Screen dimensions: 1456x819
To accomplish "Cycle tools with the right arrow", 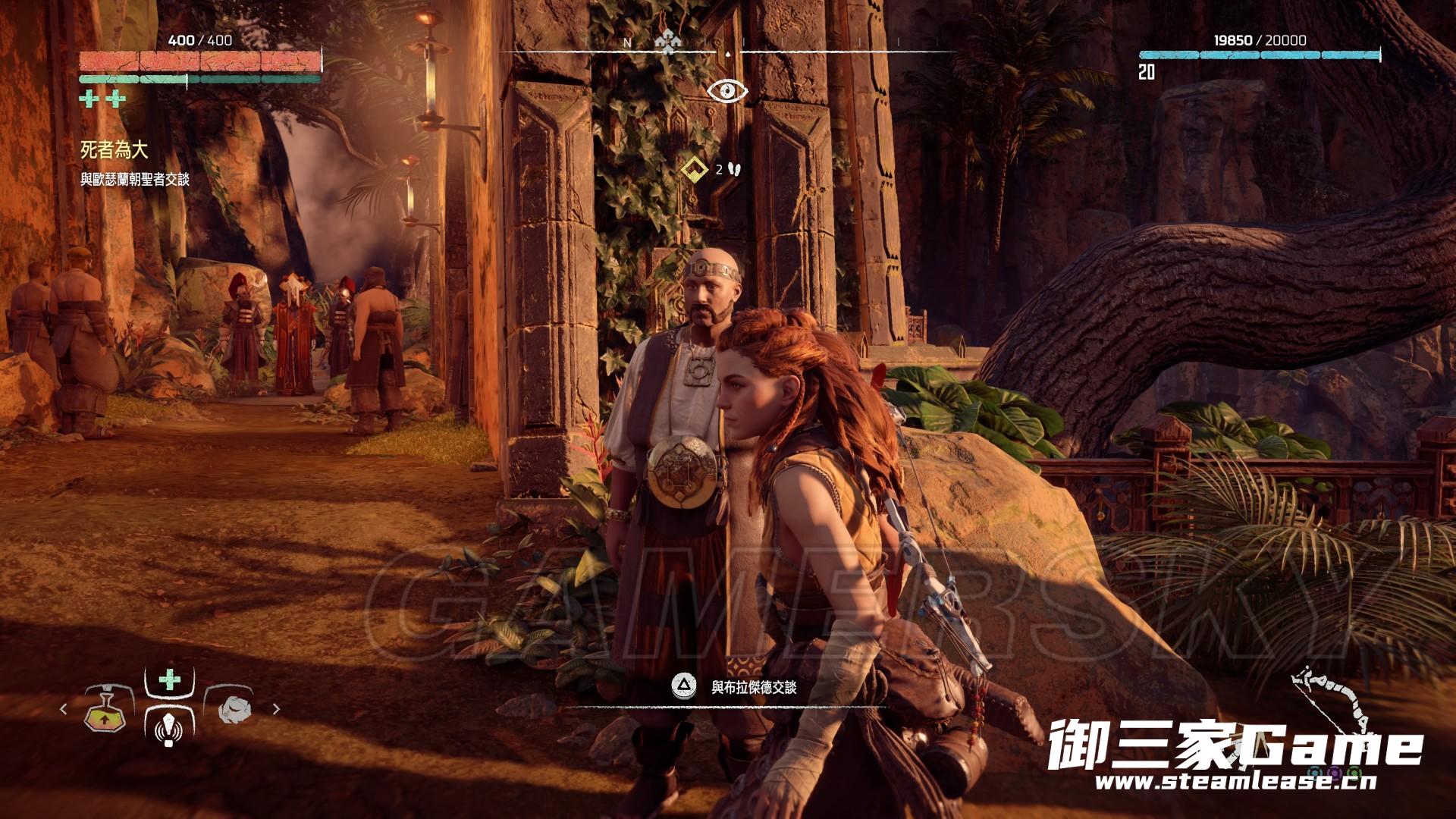I will pos(276,709).
